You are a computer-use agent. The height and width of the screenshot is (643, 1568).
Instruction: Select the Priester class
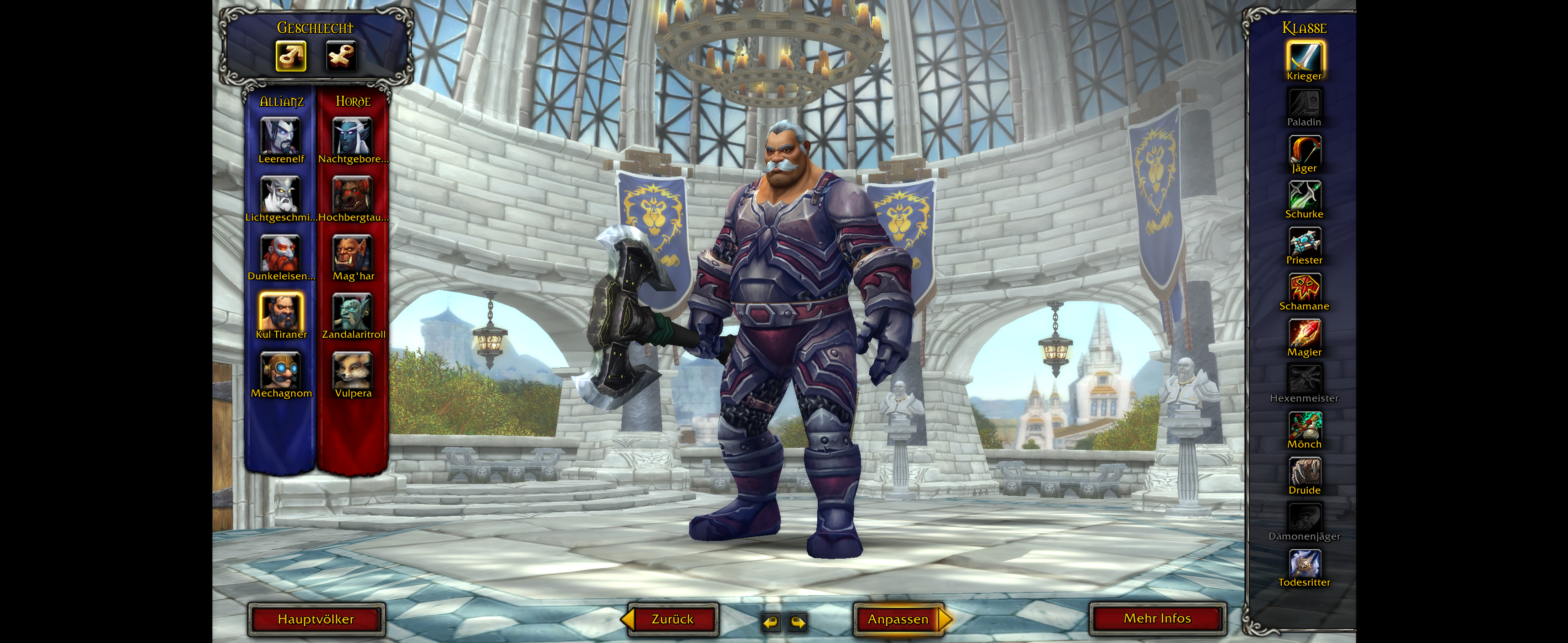coord(1304,242)
